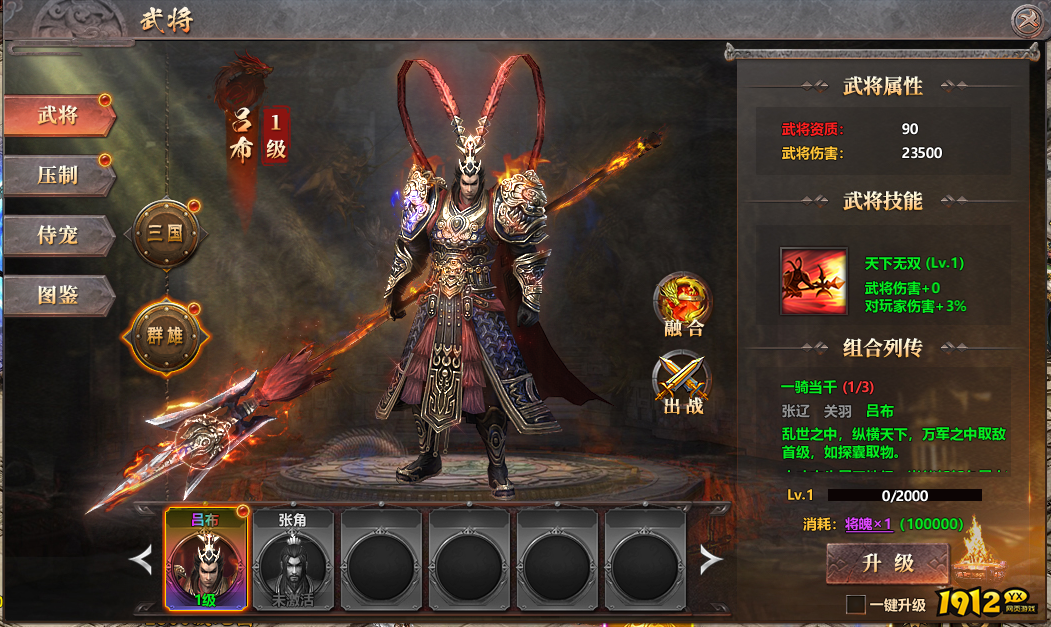The image size is (1051, 627).
Task: Click the 升级 upgrade button
Action: coord(887,563)
